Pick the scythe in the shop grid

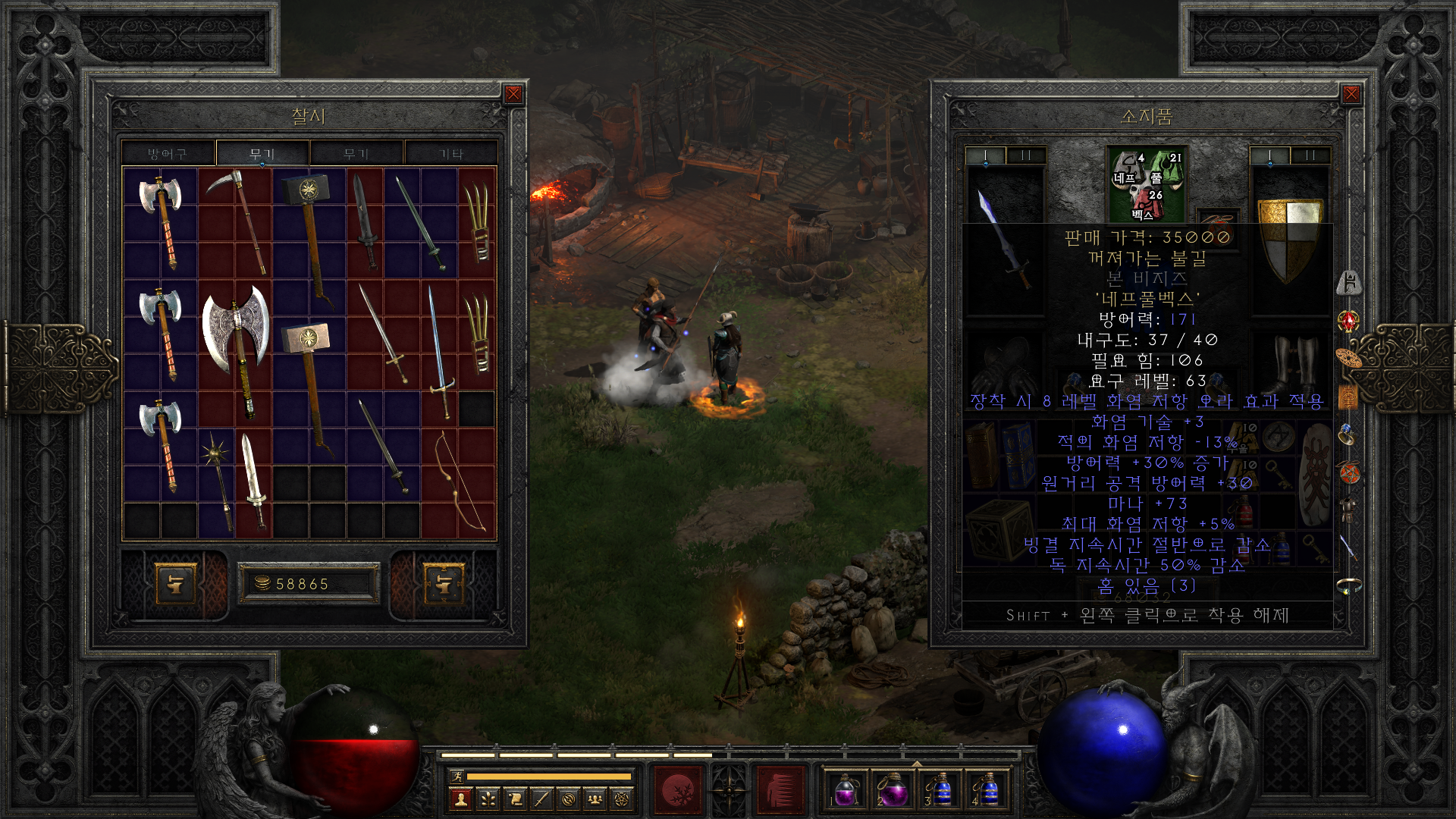coord(237,220)
